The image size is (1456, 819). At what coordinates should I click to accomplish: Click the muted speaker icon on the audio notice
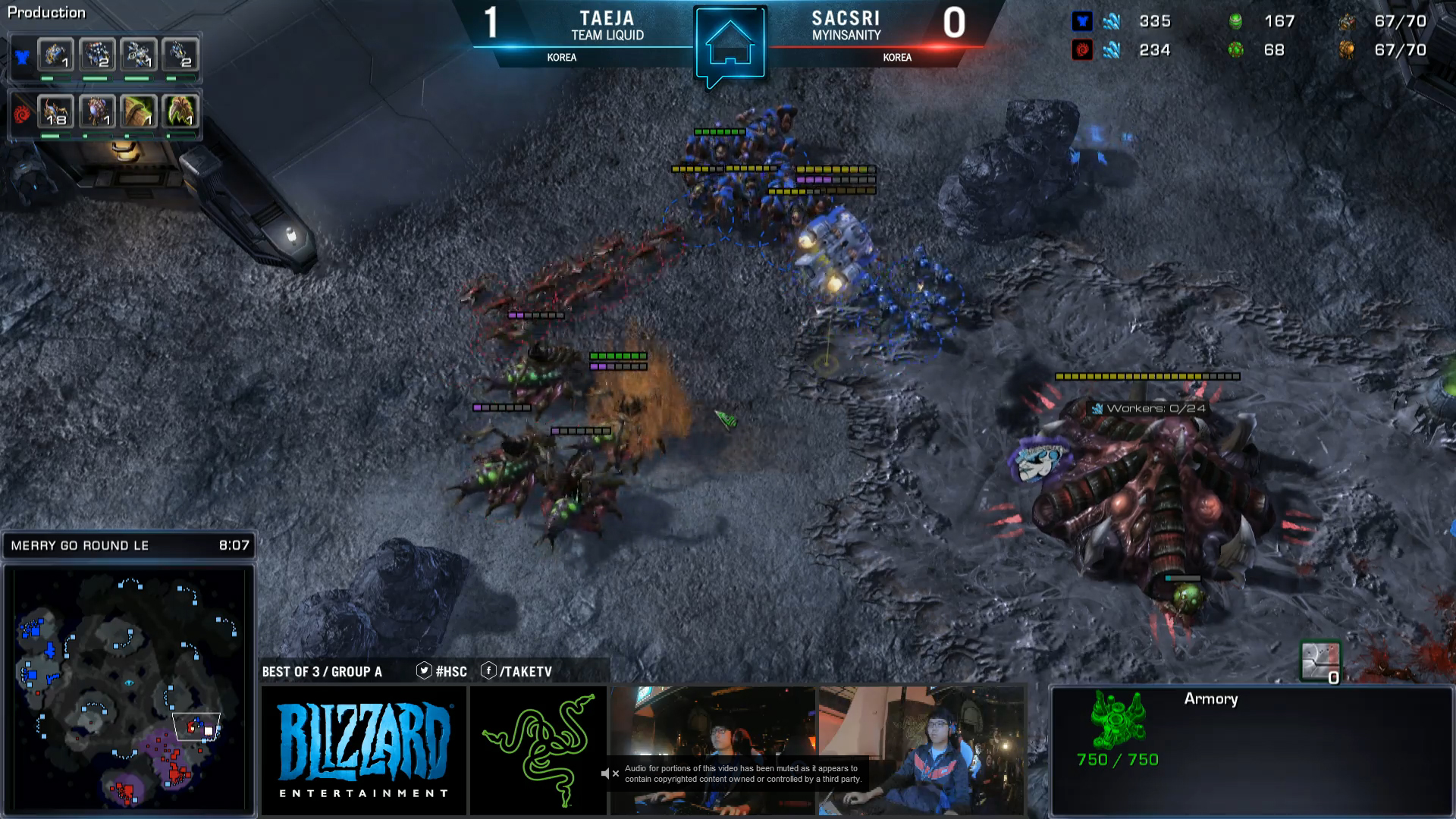[x=609, y=773]
